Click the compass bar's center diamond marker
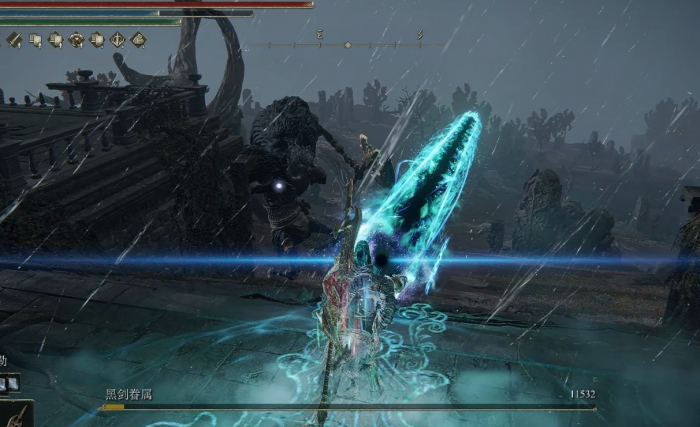Viewport: 700px width, 427px height. coord(347,45)
